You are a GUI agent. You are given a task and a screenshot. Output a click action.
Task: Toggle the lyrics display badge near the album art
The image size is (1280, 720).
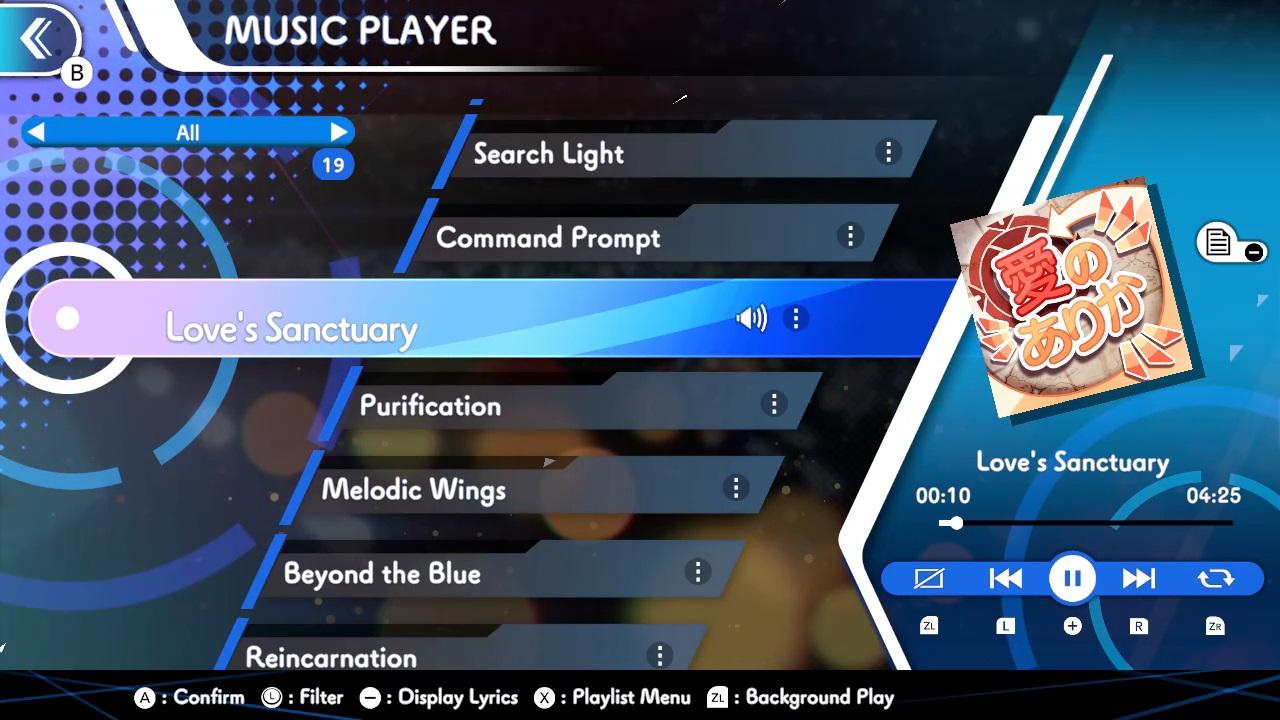click(x=1230, y=242)
